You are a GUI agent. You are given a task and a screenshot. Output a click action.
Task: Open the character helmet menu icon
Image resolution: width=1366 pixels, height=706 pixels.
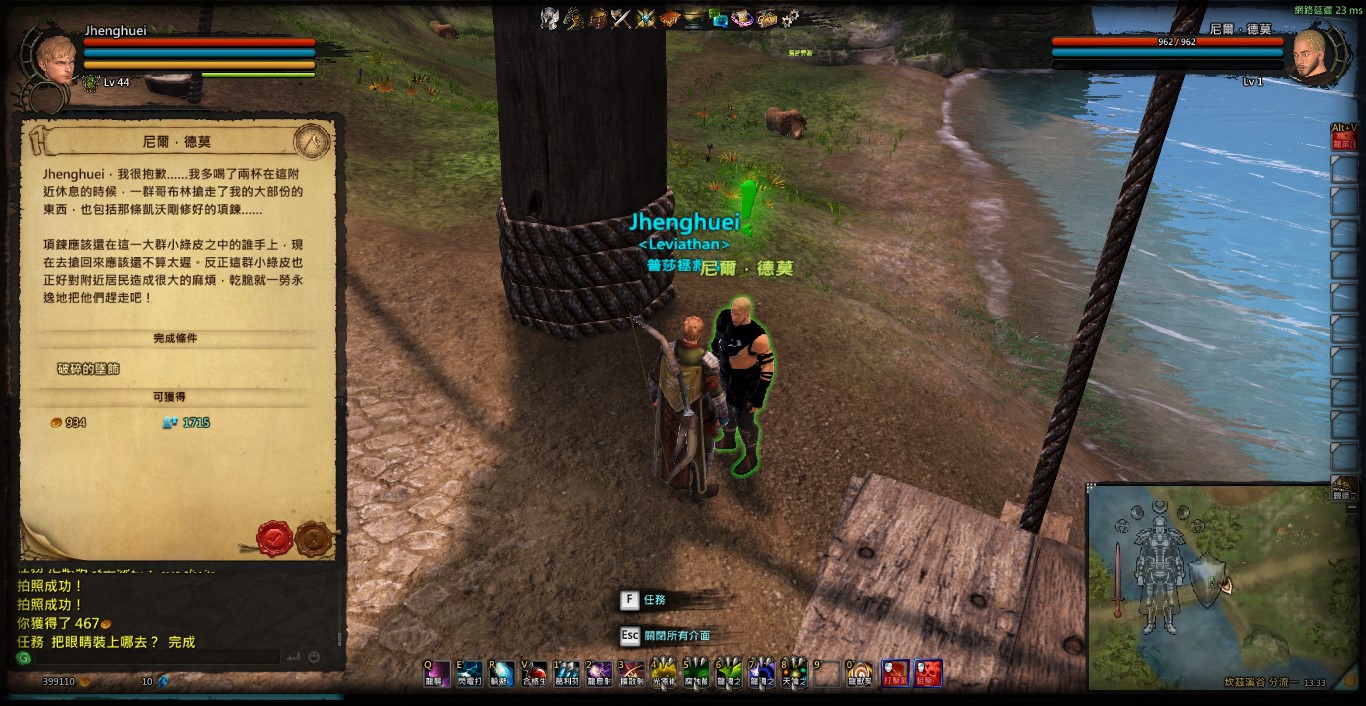(x=549, y=17)
